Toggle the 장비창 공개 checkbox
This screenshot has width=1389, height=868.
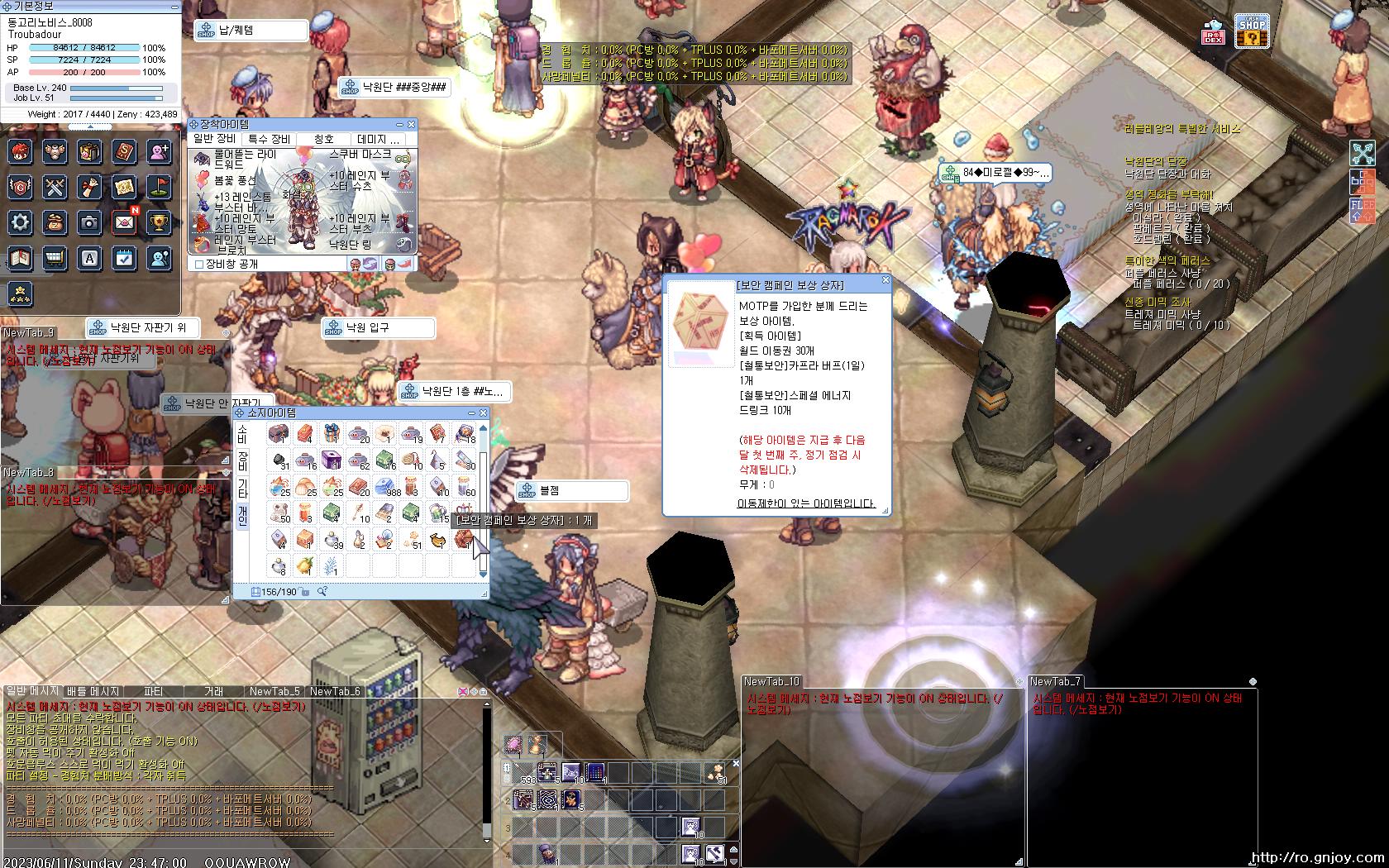click(199, 265)
